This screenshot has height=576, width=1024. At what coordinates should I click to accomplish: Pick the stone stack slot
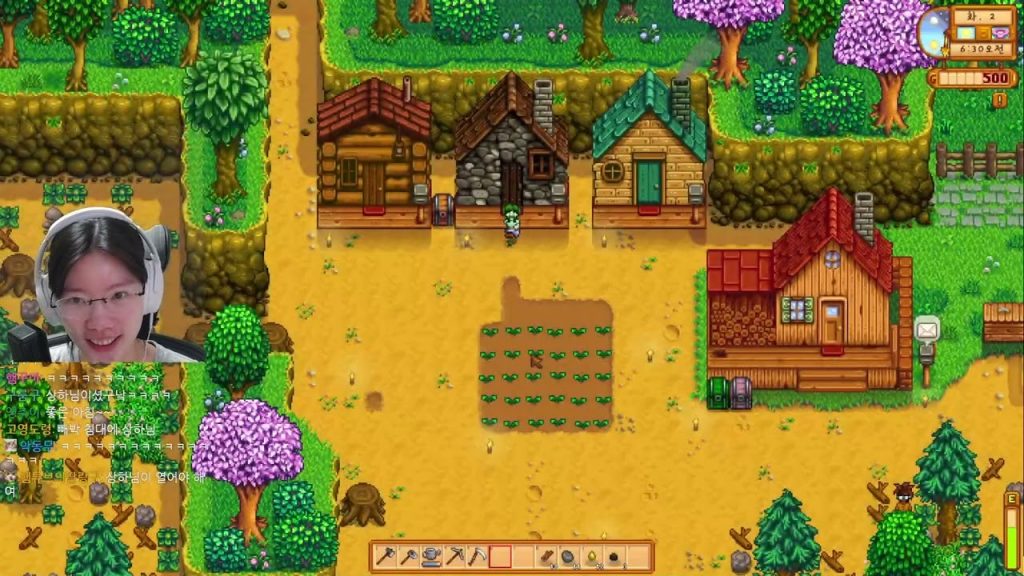click(568, 556)
